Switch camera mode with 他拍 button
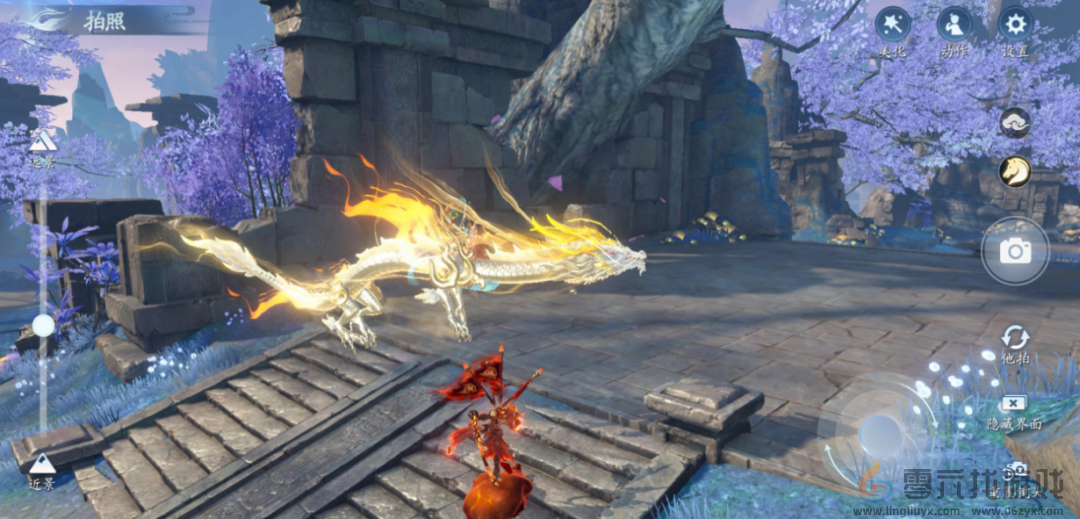Image resolution: width=1080 pixels, height=519 pixels. point(1015,338)
